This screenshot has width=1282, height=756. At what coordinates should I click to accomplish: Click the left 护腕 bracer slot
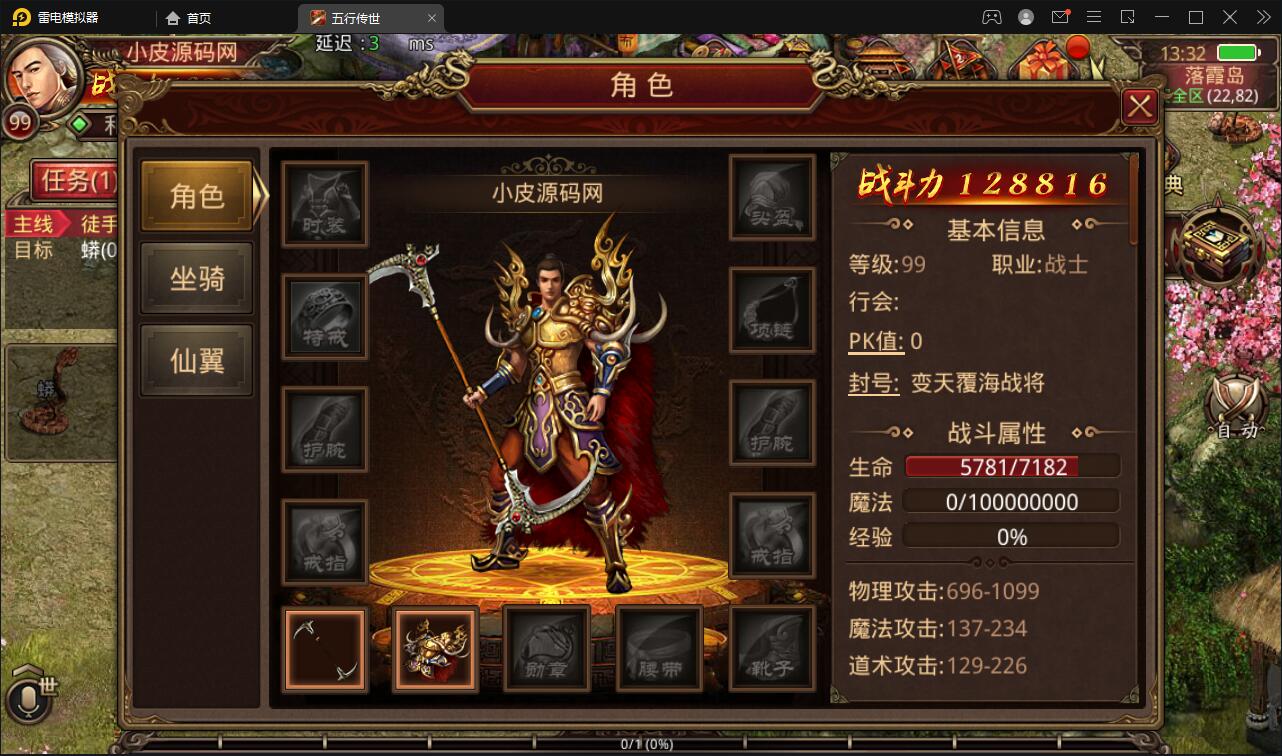pyautogui.click(x=324, y=427)
